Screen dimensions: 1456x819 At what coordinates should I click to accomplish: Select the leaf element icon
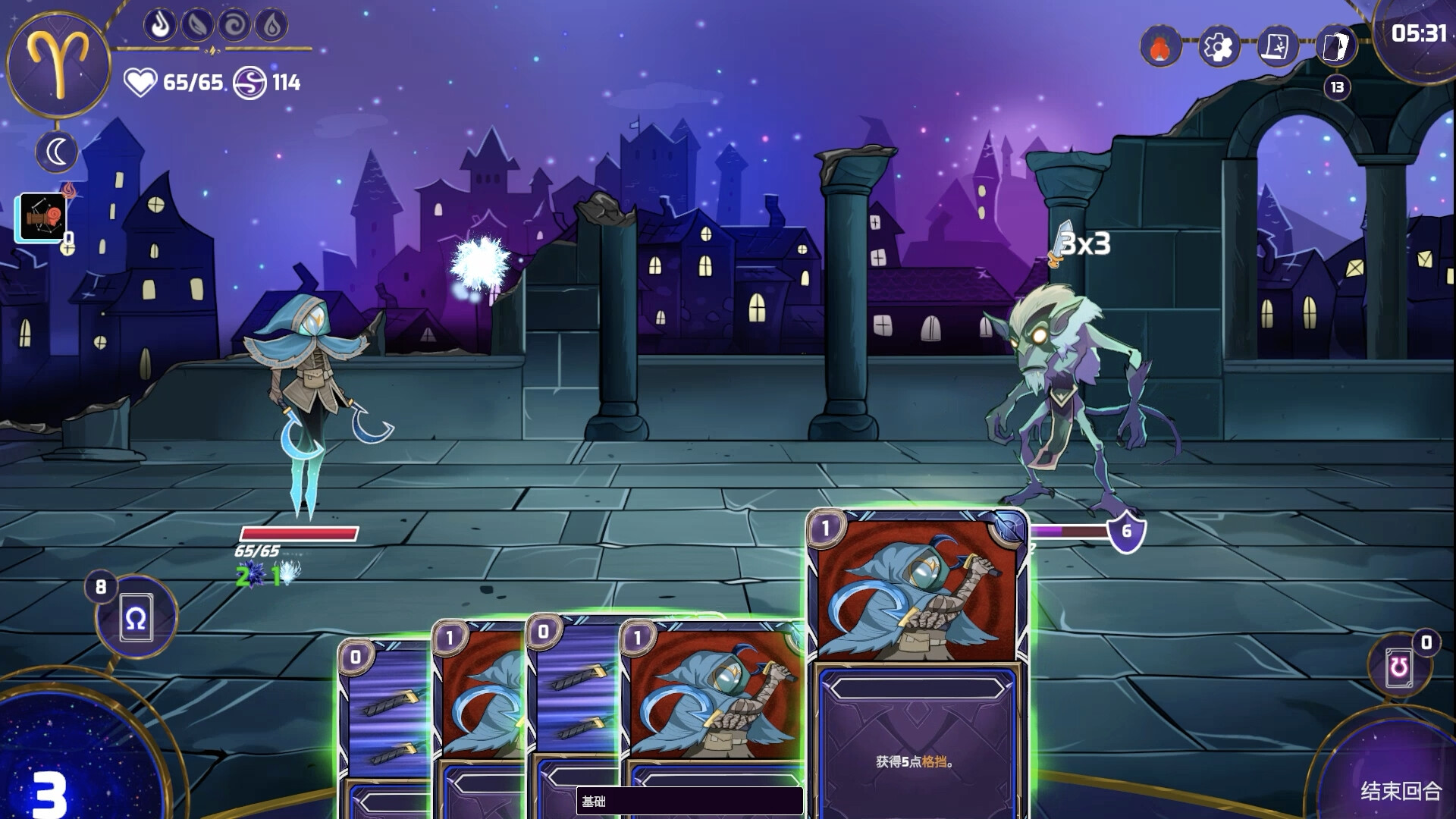[197, 25]
